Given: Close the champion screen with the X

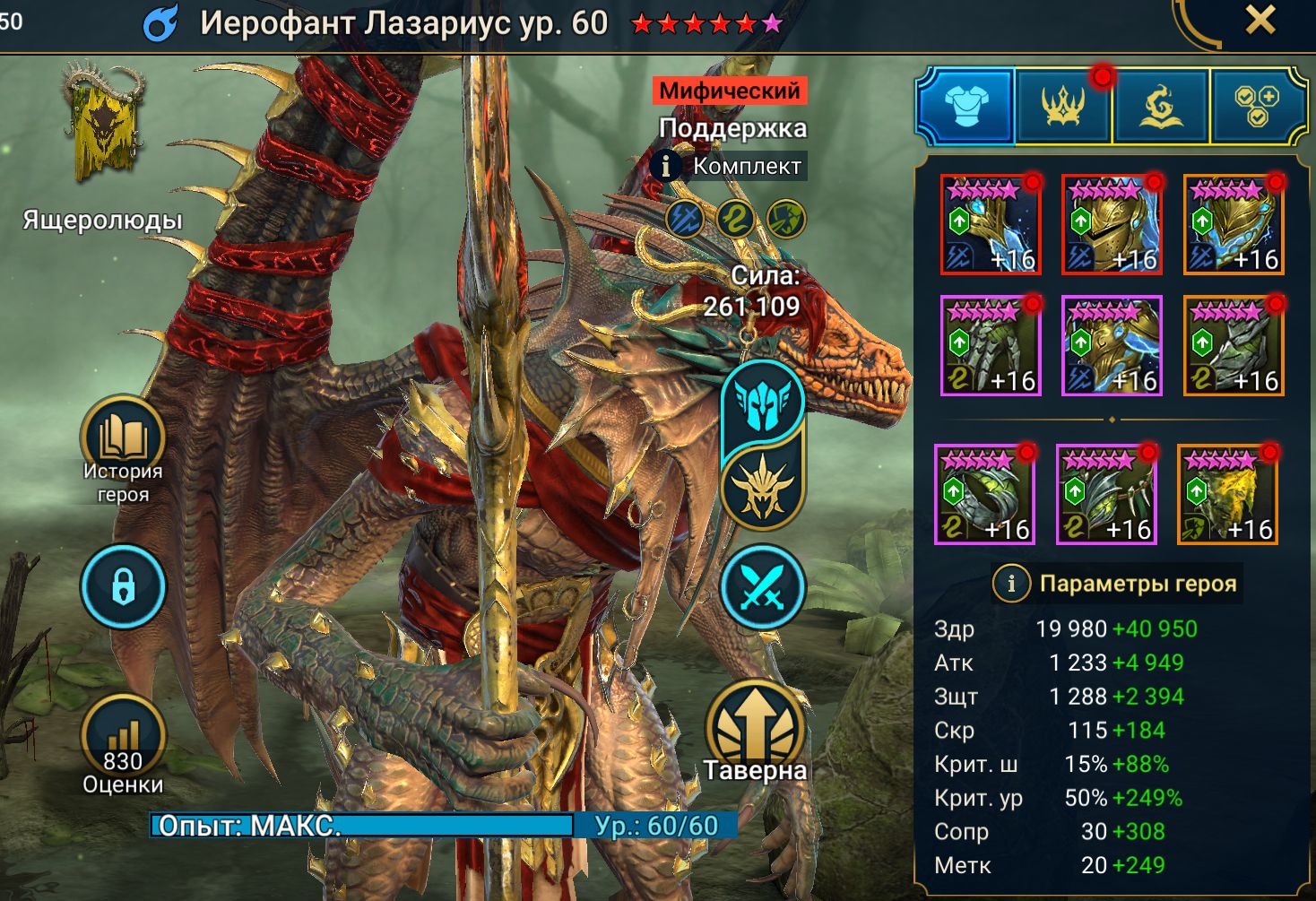Looking at the screenshot, I should tap(1260, 20).
